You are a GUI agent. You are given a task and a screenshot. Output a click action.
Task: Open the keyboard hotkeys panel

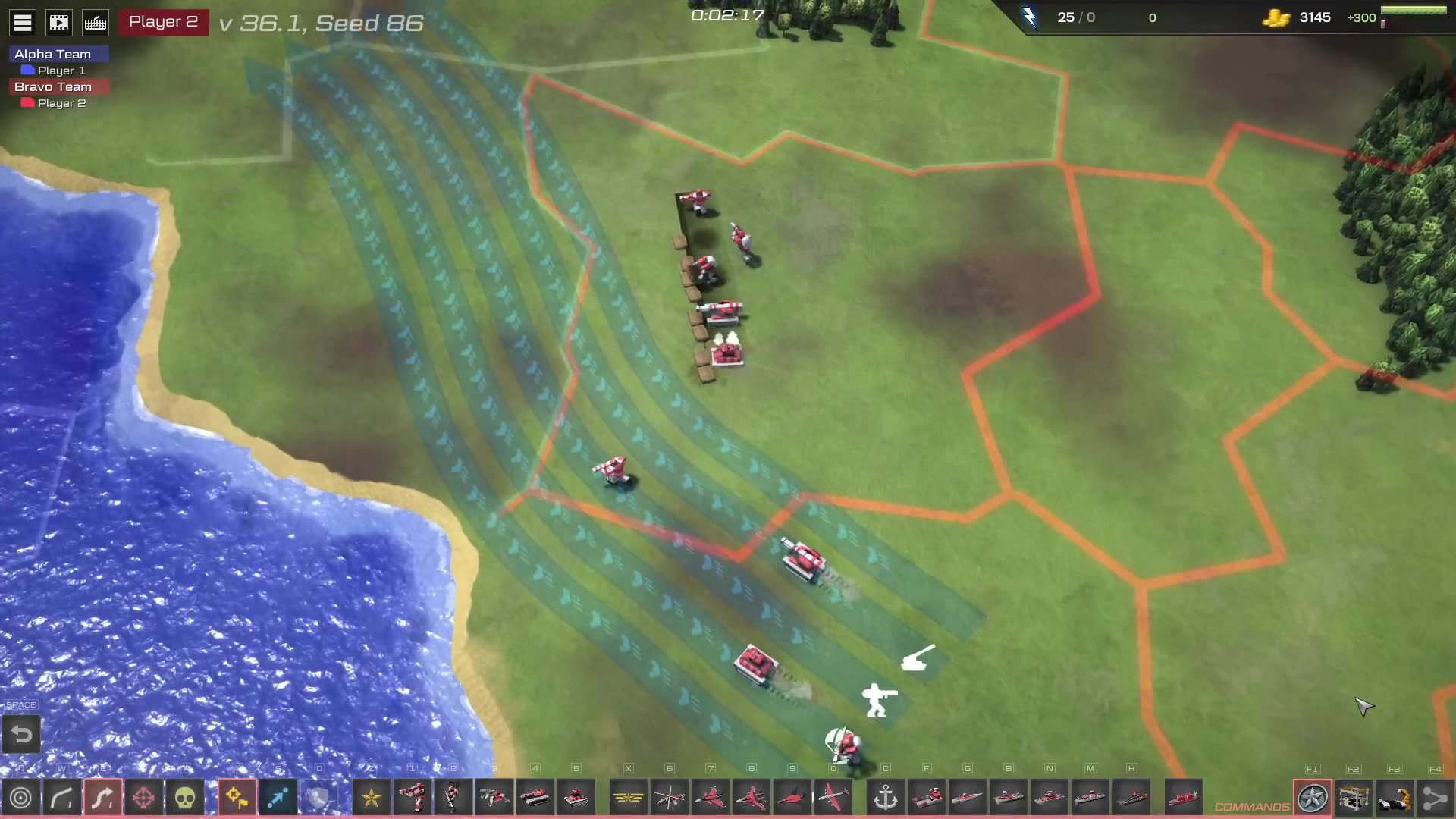coord(96,23)
